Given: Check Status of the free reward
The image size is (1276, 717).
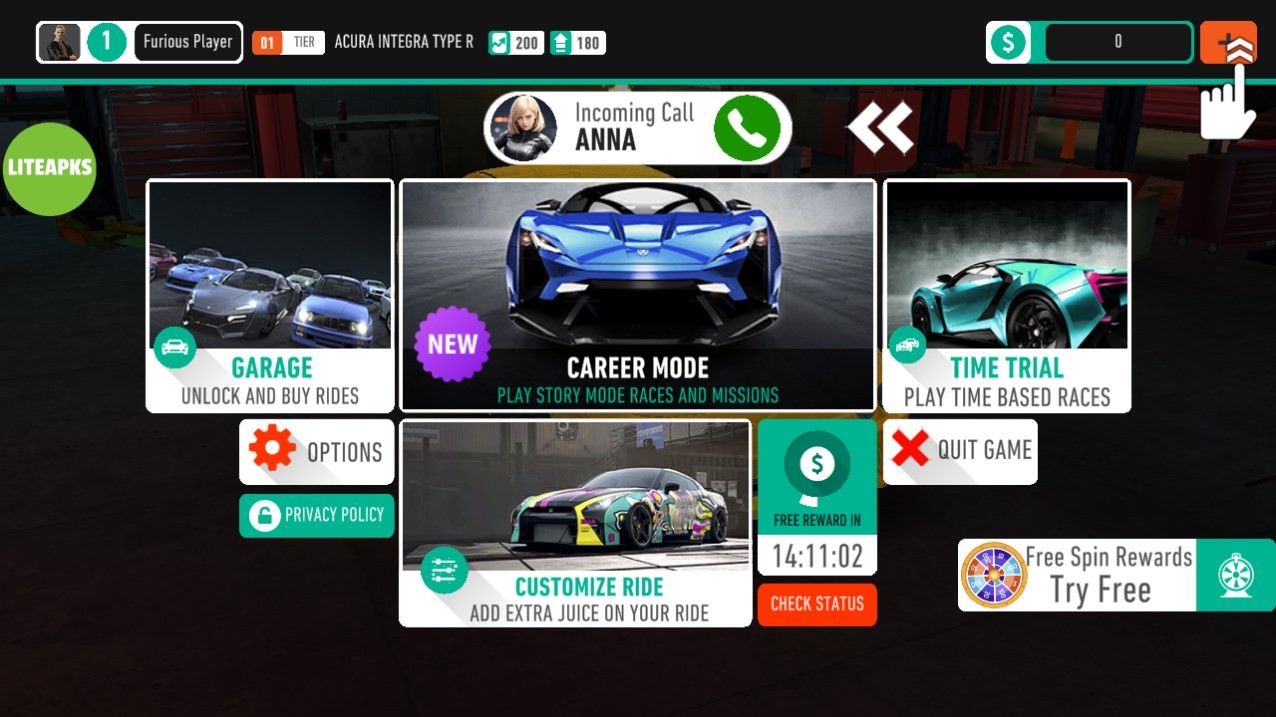Looking at the screenshot, I should tap(817, 604).
